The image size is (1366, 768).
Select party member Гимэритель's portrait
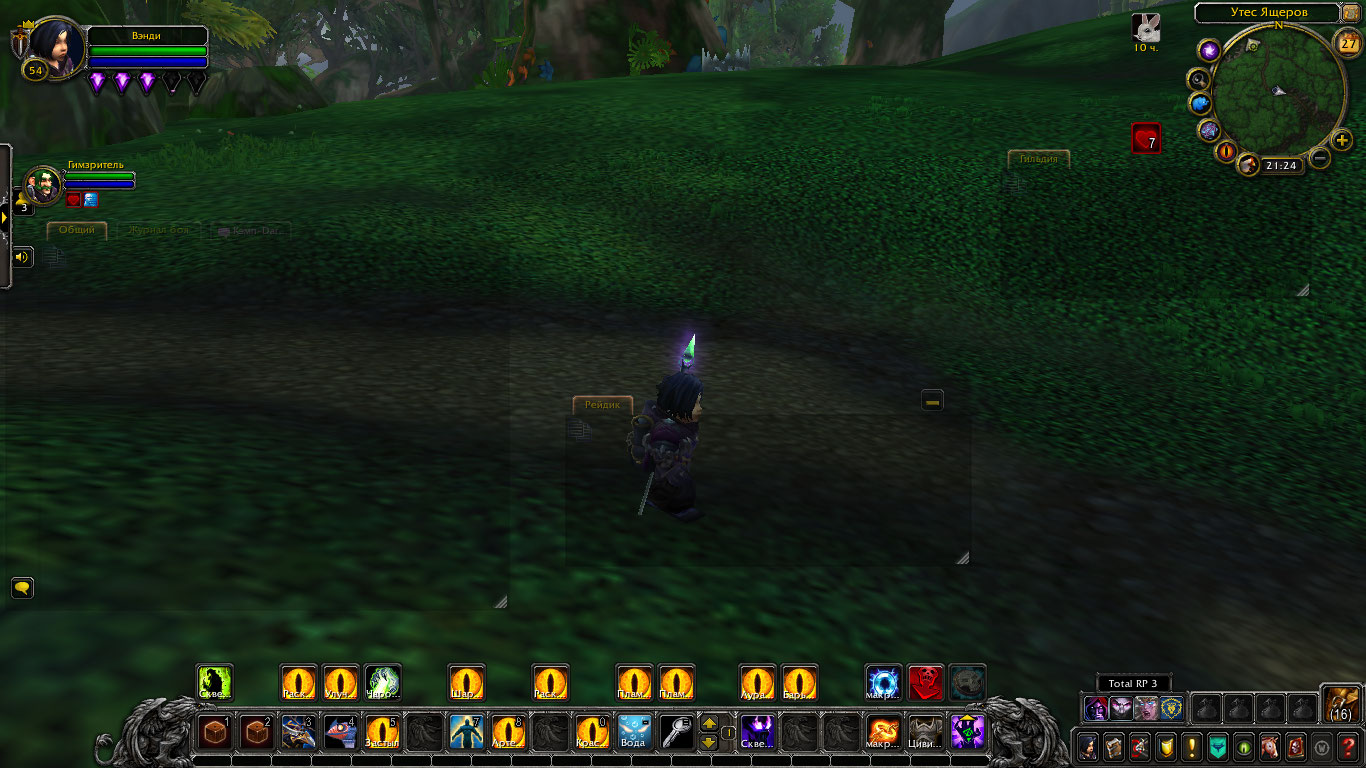tap(43, 185)
